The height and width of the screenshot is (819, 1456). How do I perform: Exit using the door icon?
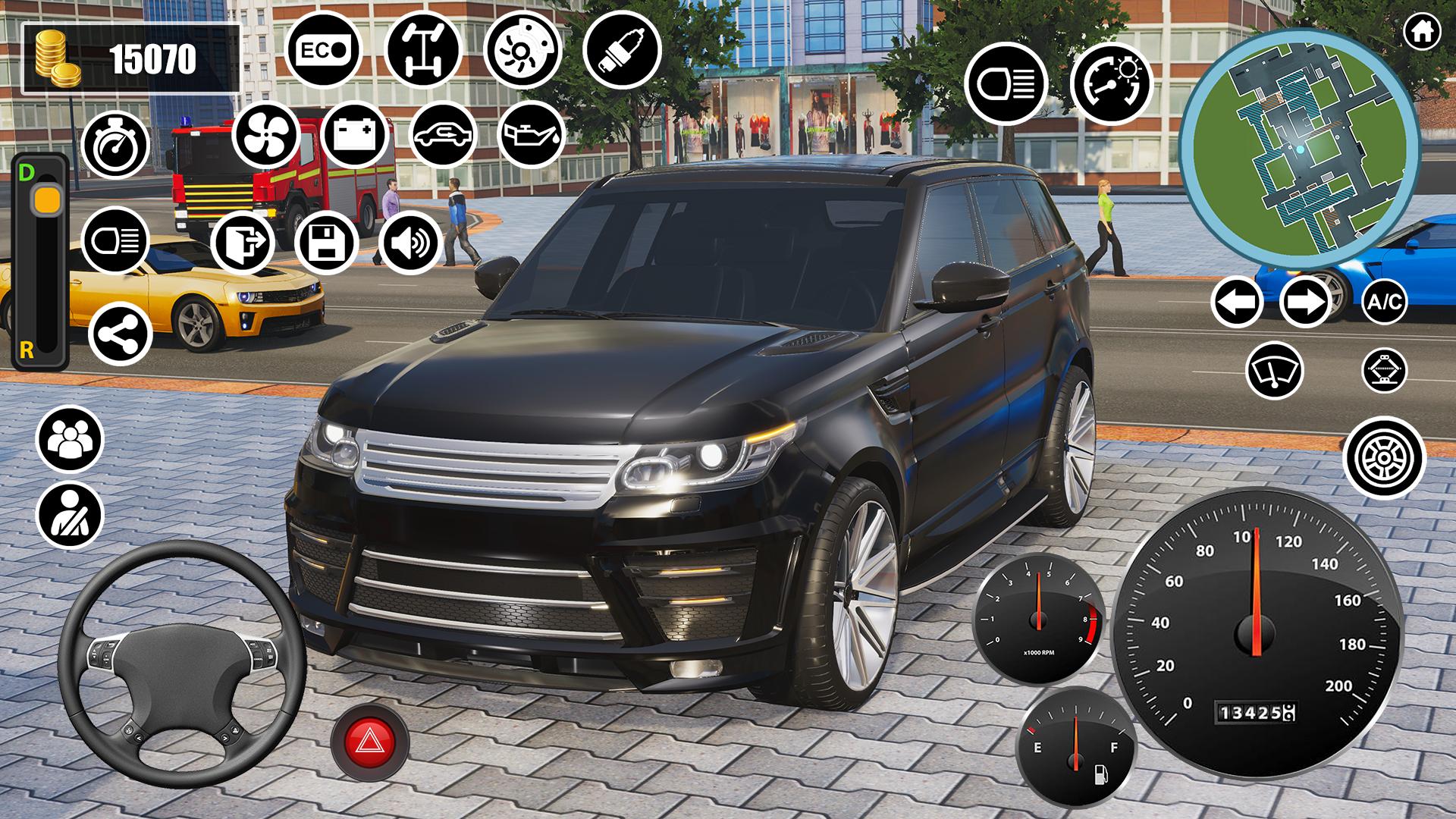point(243,243)
